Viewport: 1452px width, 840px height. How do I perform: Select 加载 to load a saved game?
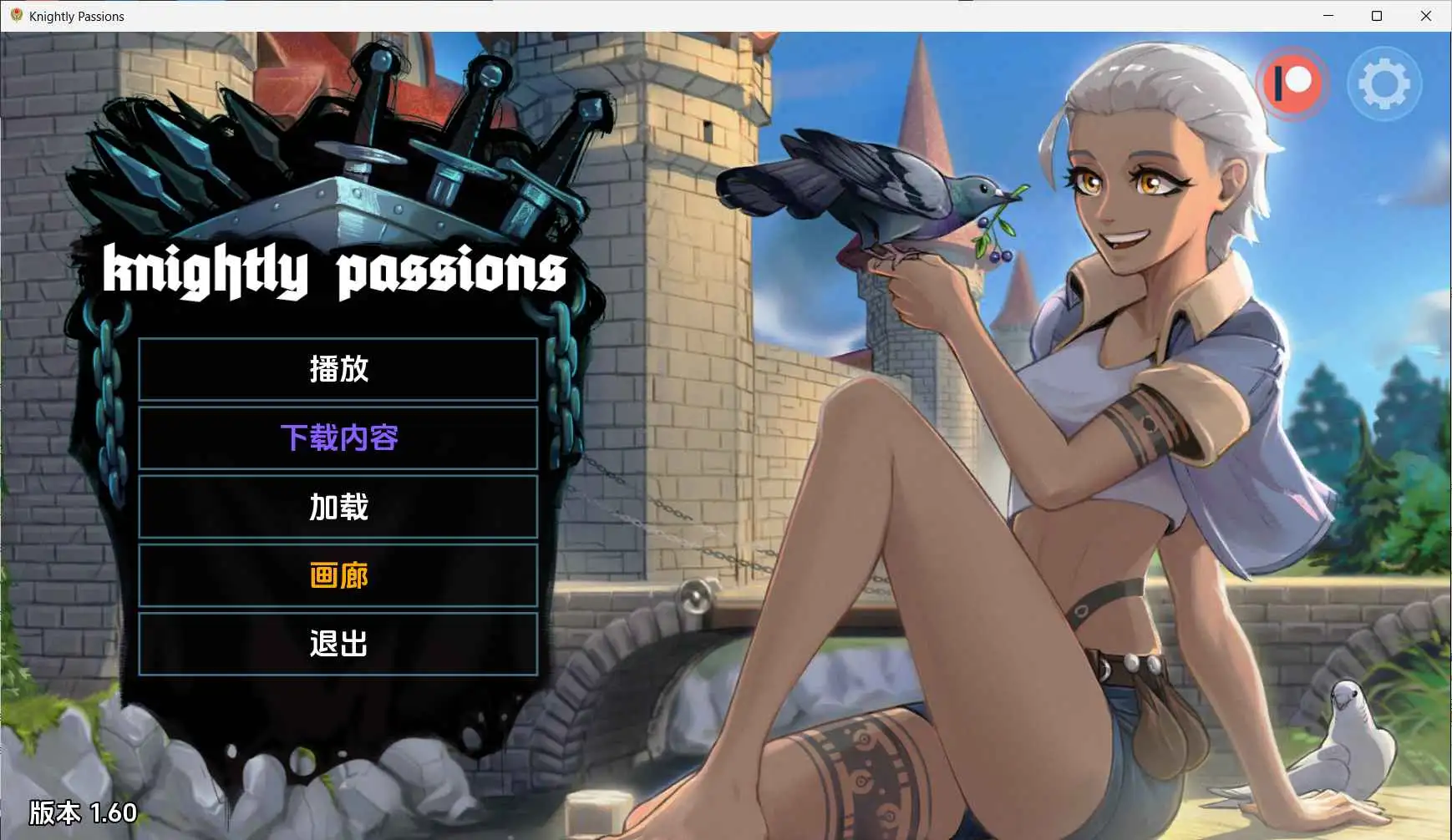(339, 506)
